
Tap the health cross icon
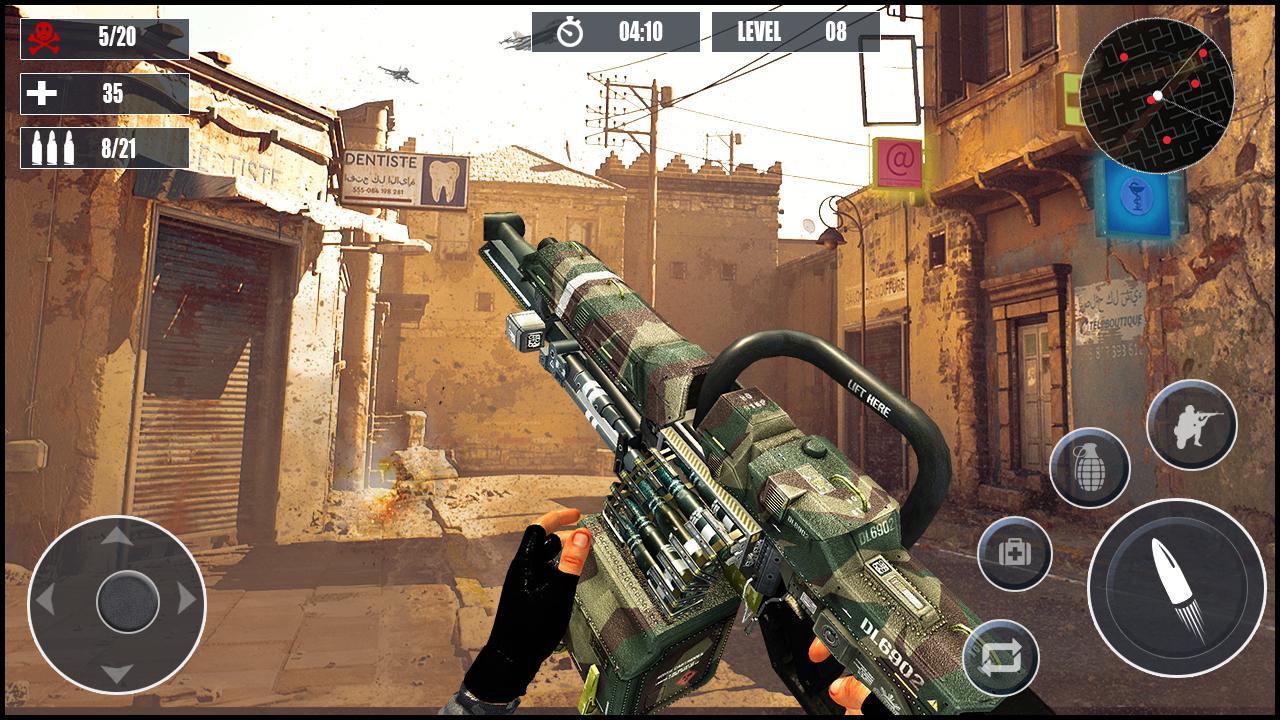[x=40, y=94]
